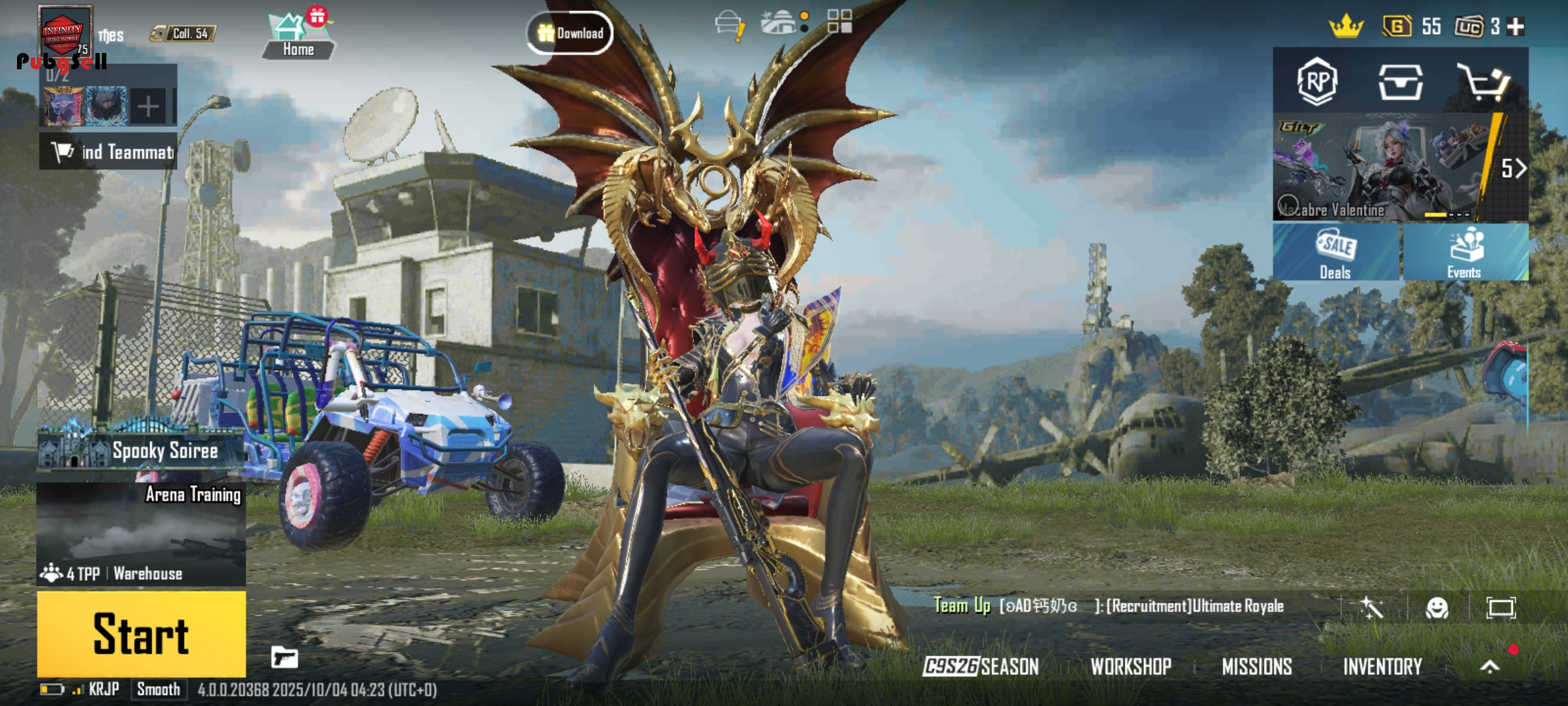Viewport: 1568px width, 706px height.
Task: Add UC with the plus button
Action: click(1515, 27)
